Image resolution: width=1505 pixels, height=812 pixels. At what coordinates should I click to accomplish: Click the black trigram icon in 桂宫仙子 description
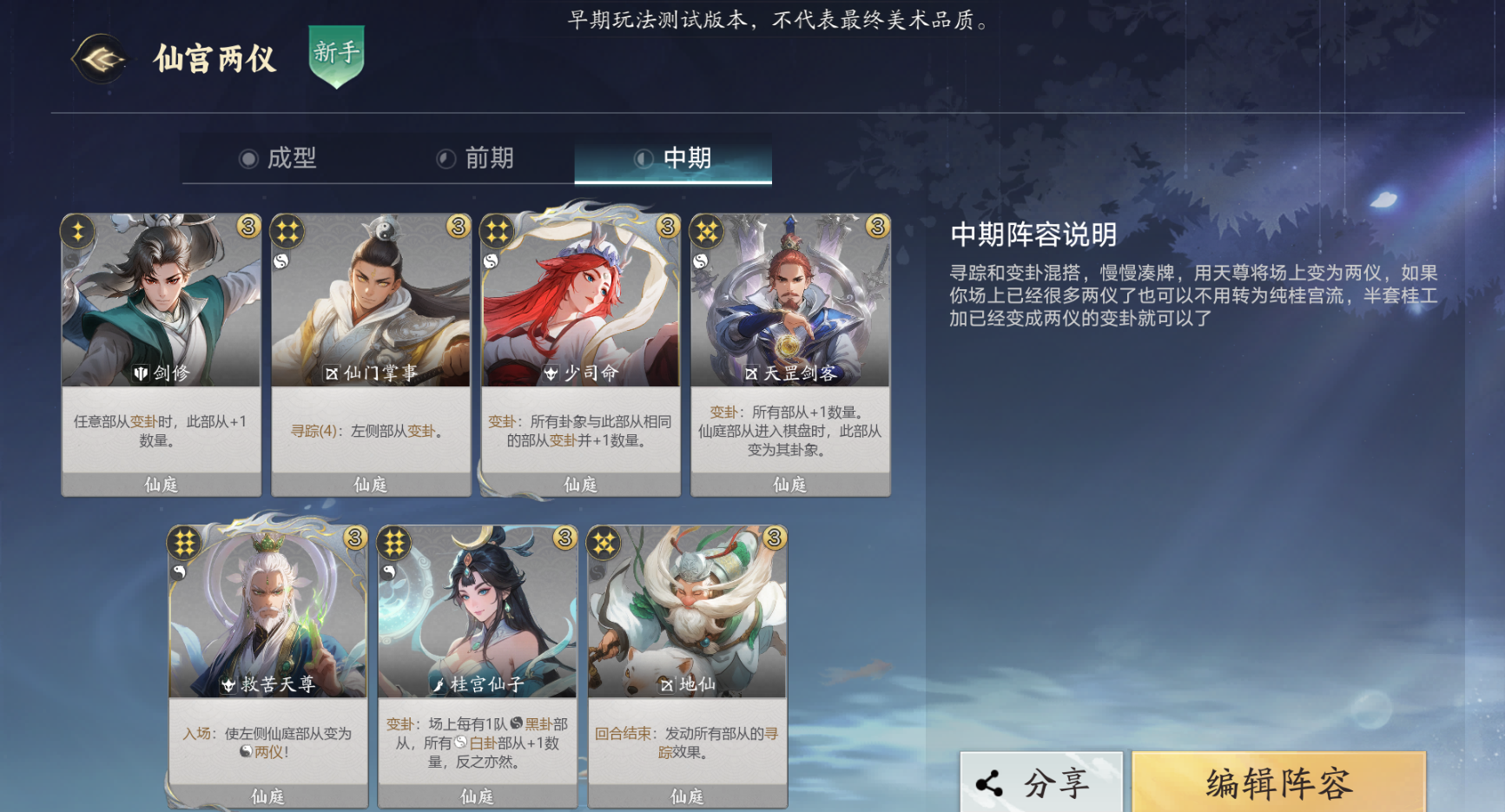(x=515, y=725)
